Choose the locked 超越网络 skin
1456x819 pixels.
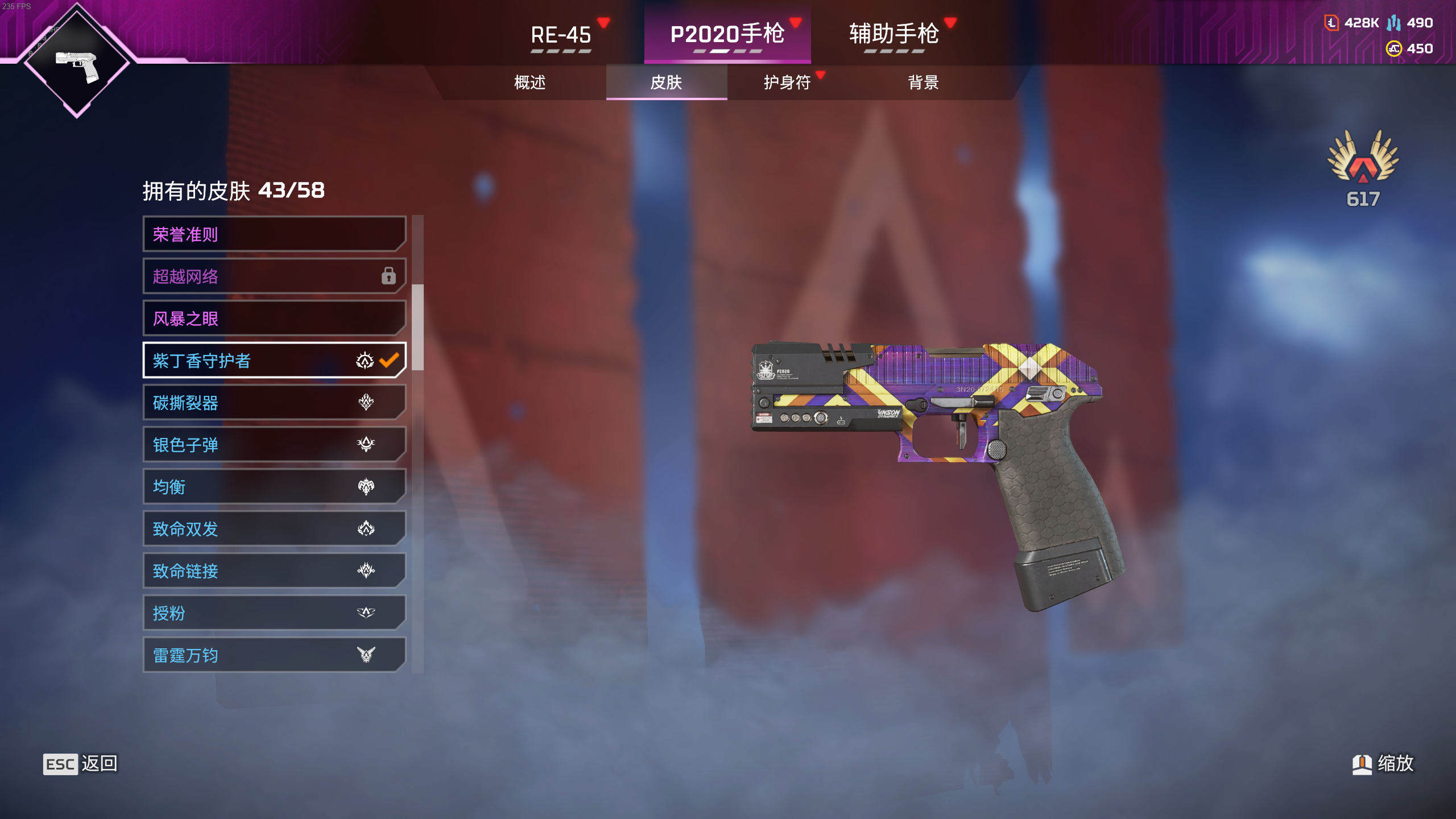tap(274, 276)
